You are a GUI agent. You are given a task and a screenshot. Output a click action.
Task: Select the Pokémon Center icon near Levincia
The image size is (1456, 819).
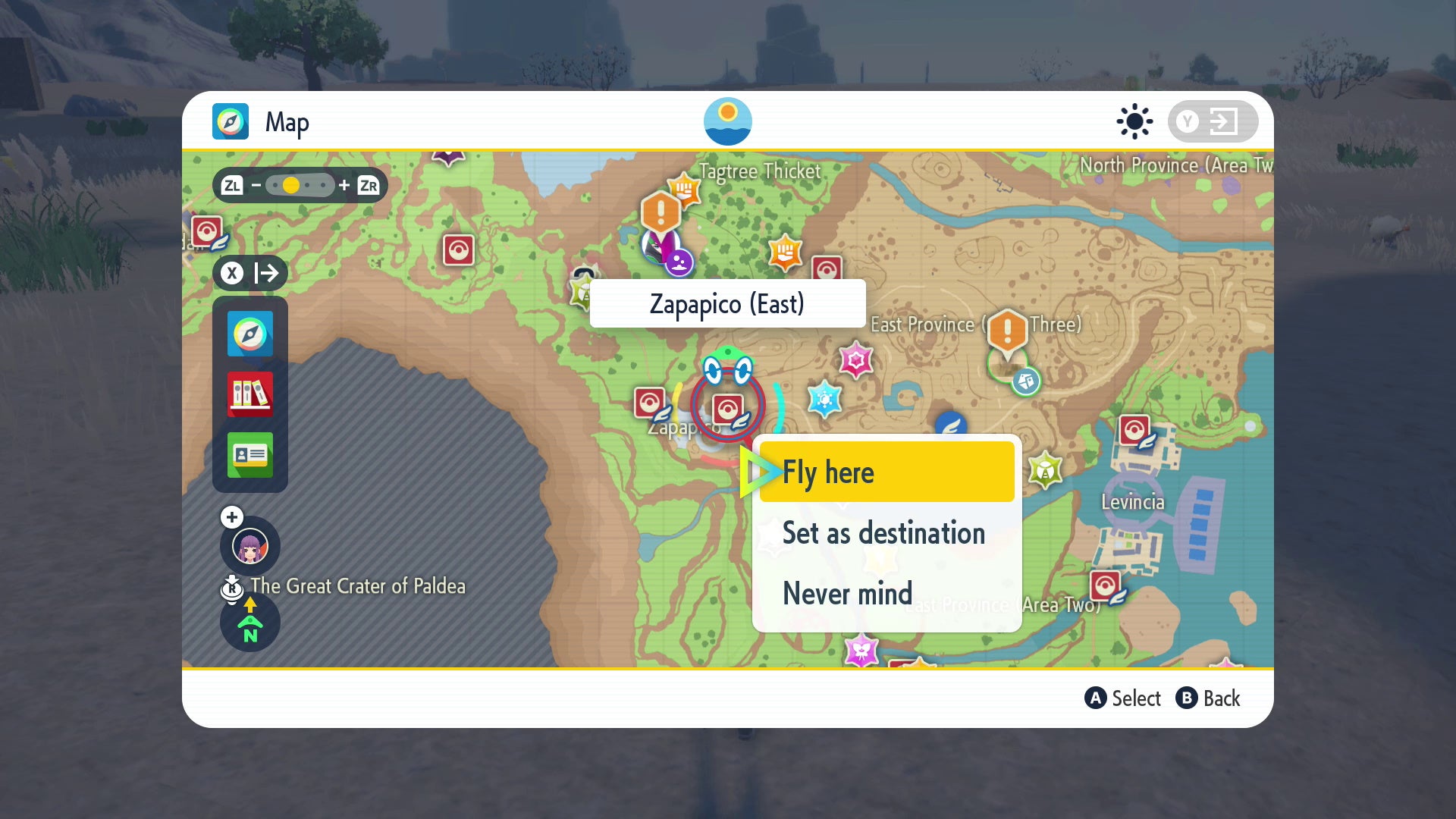click(x=1134, y=431)
